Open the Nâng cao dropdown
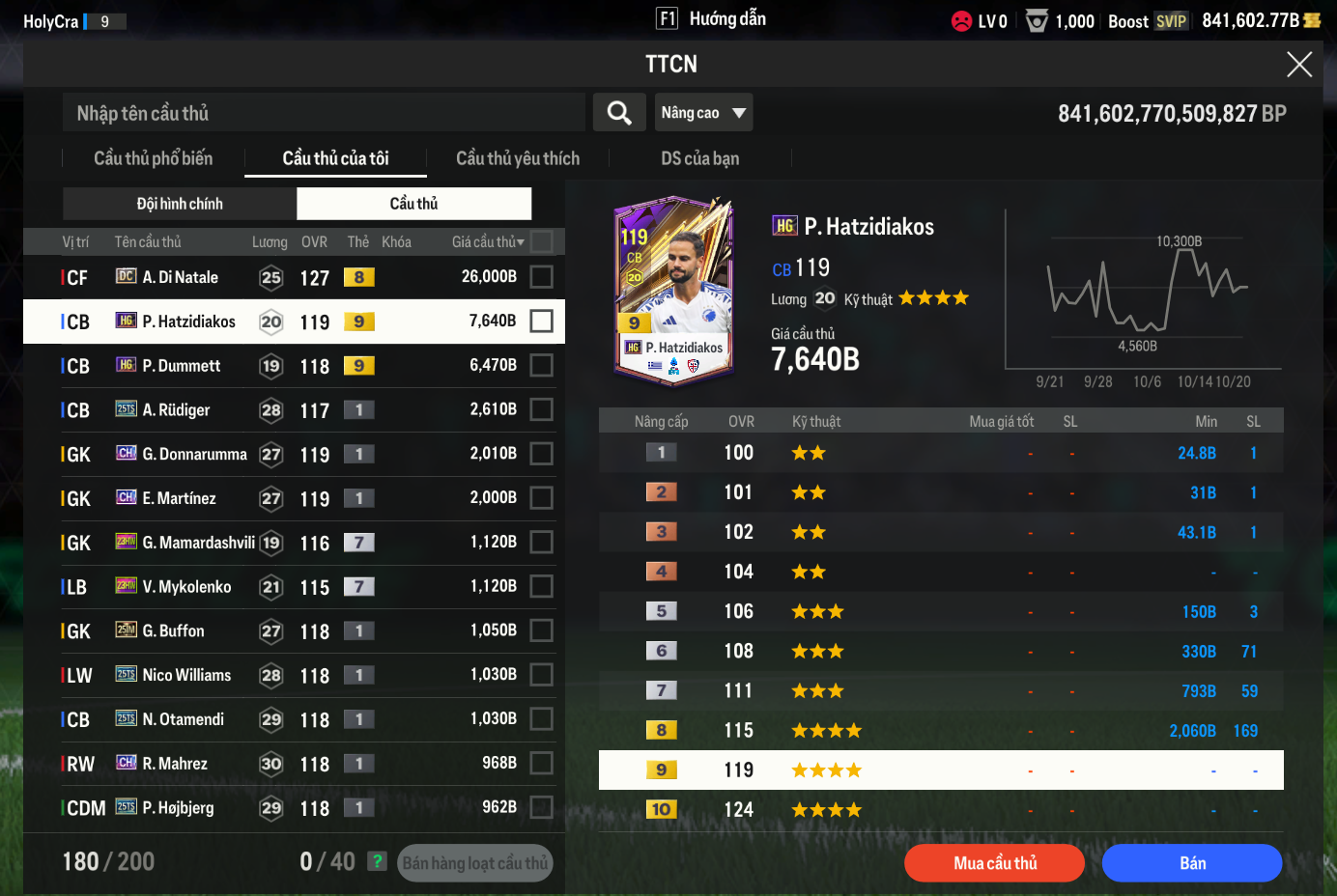Viewport: 1337px width, 896px height. coord(703,113)
